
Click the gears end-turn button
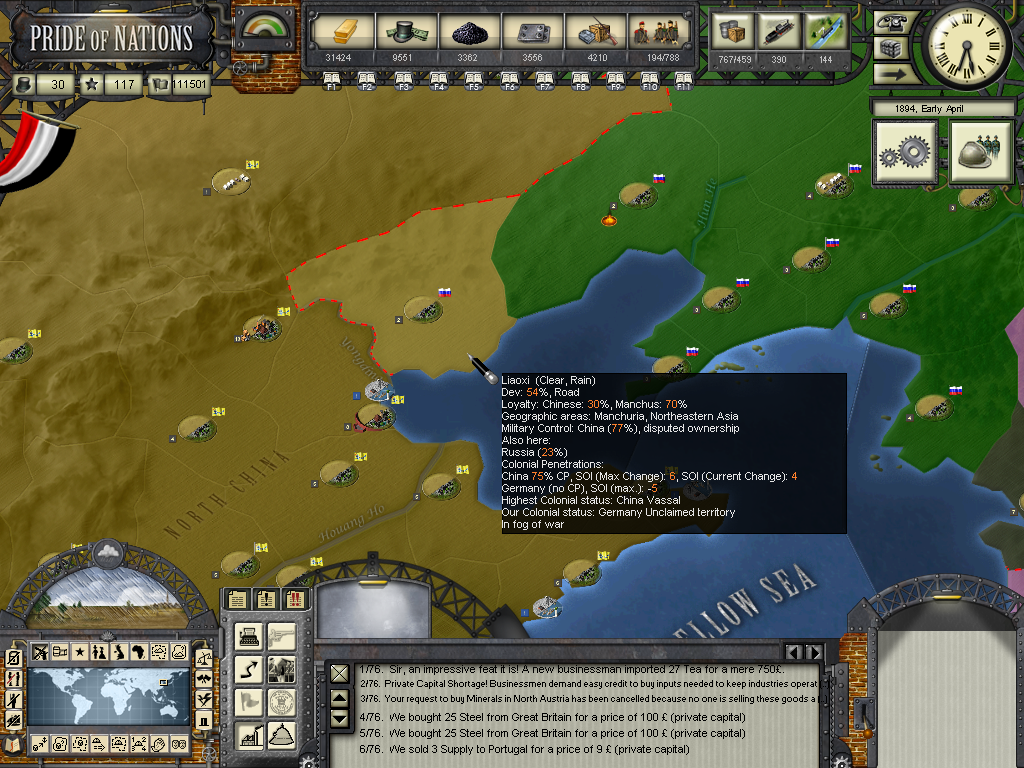pos(906,153)
